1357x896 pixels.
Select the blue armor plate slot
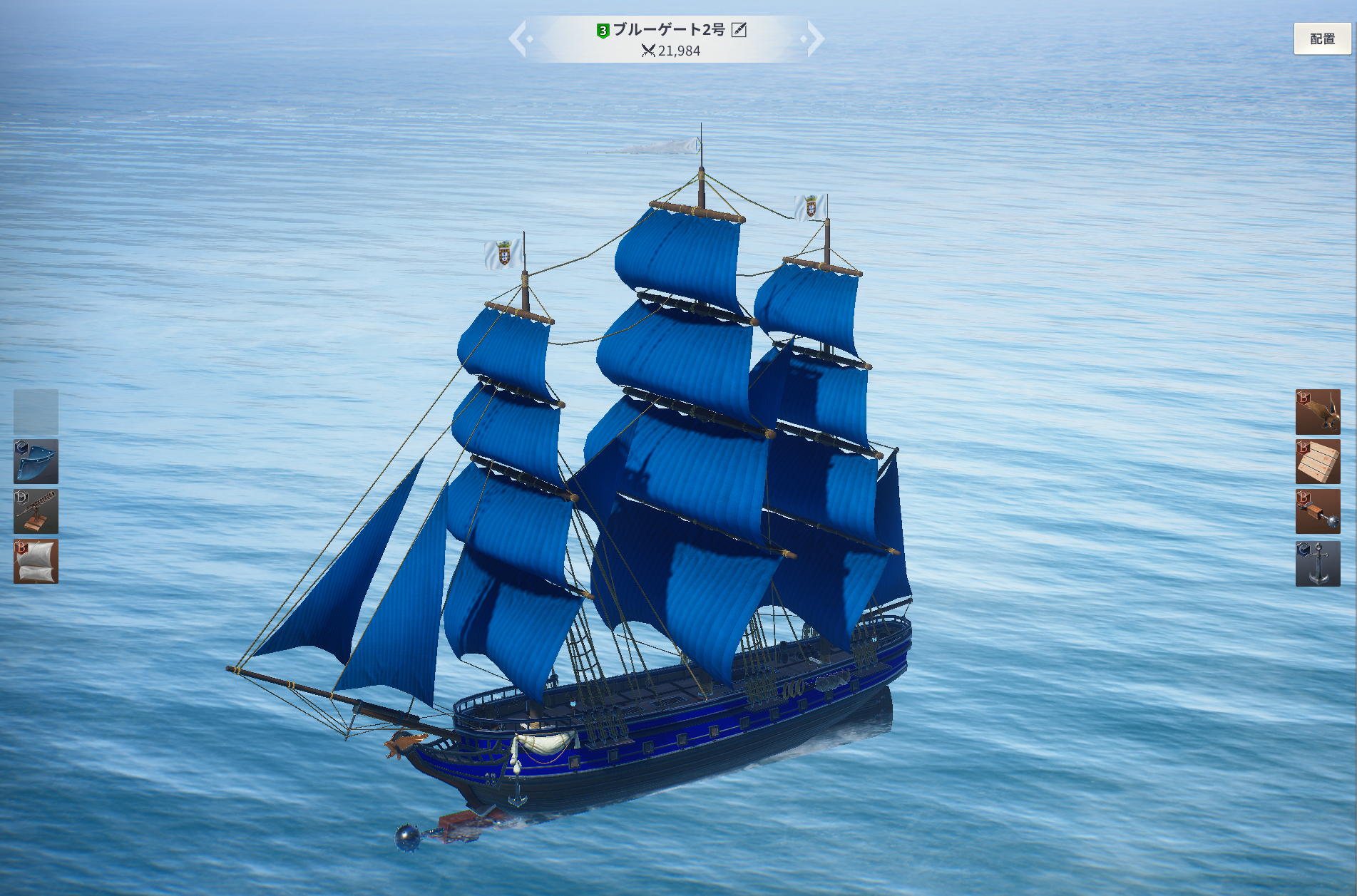36,462
